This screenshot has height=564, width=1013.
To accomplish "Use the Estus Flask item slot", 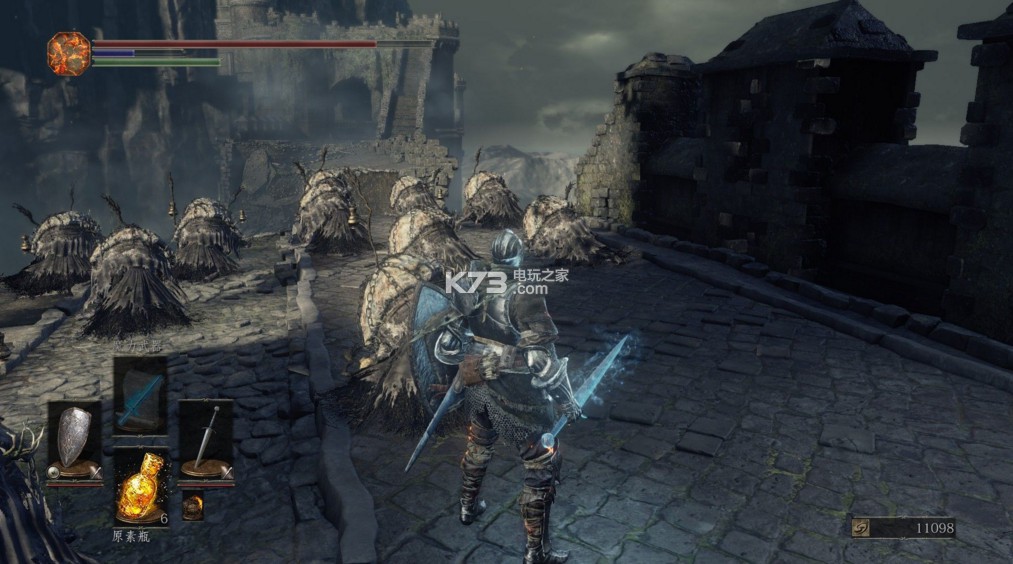I will coord(139,487).
